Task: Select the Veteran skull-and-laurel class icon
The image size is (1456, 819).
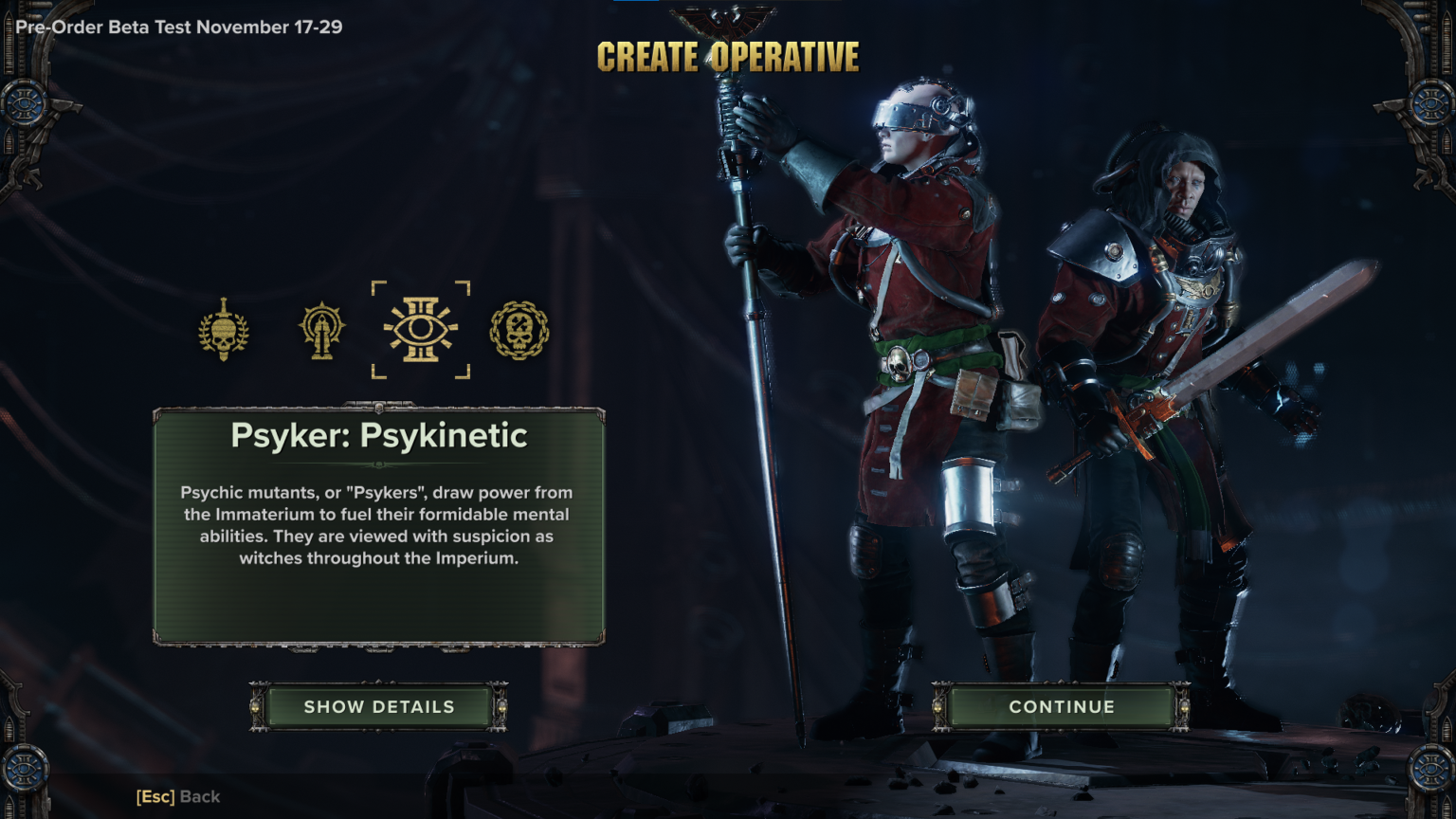Action: 224,330
